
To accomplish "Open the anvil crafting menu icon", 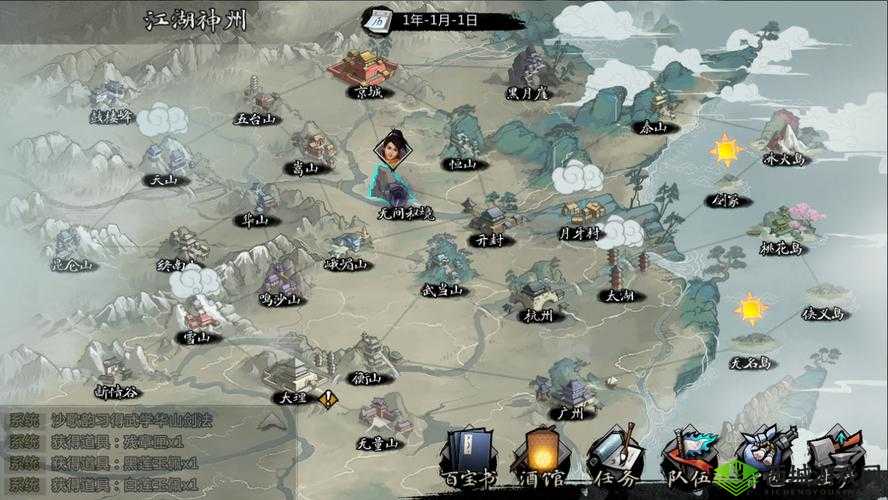I will point(833,452).
